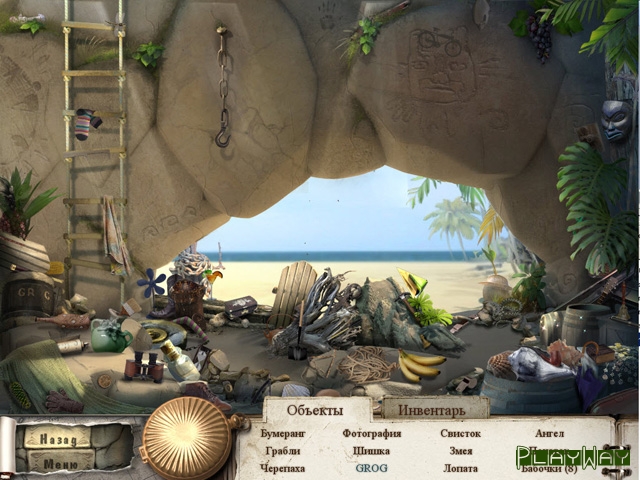Choose Бумеранг in the object list
This screenshot has width=640, height=480.
coord(284,434)
